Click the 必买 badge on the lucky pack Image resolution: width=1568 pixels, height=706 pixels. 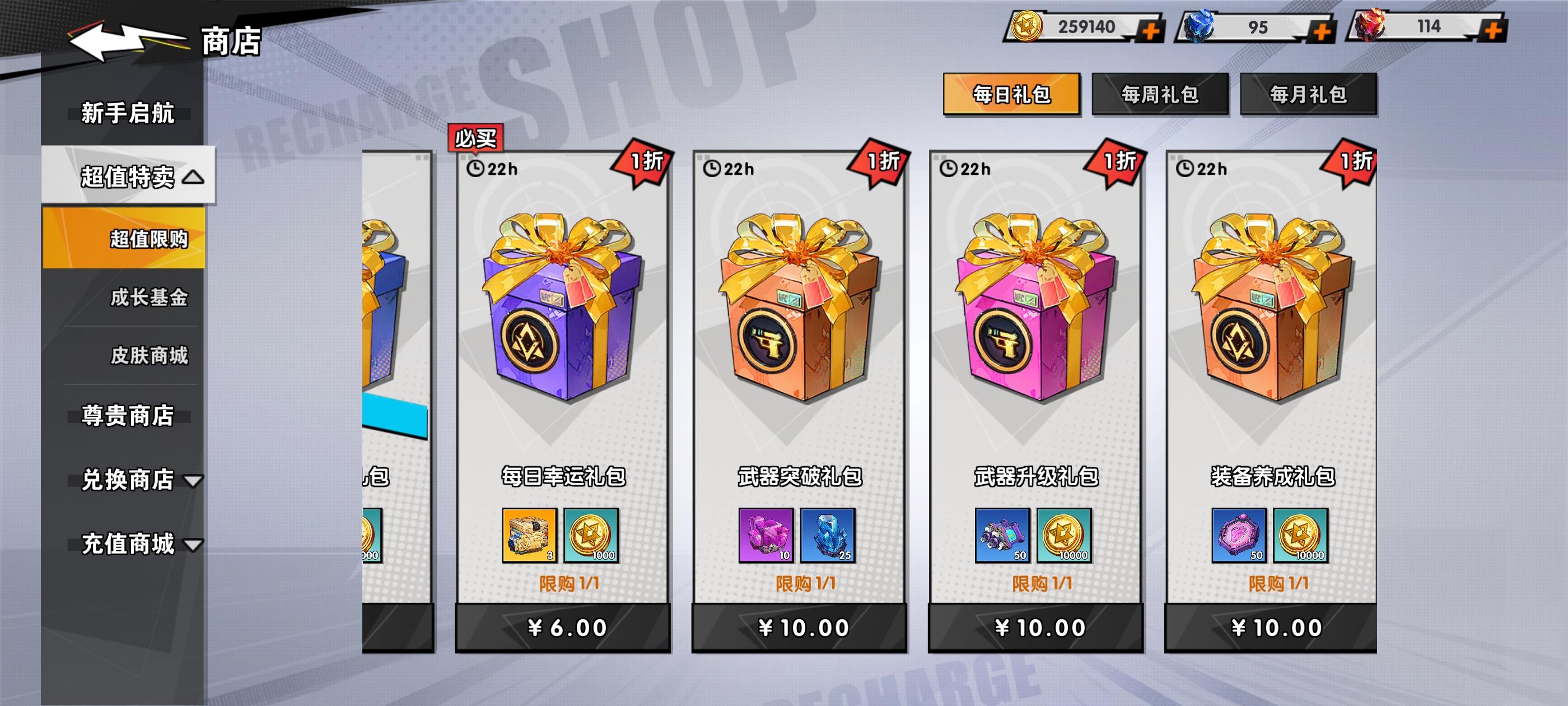[475, 139]
